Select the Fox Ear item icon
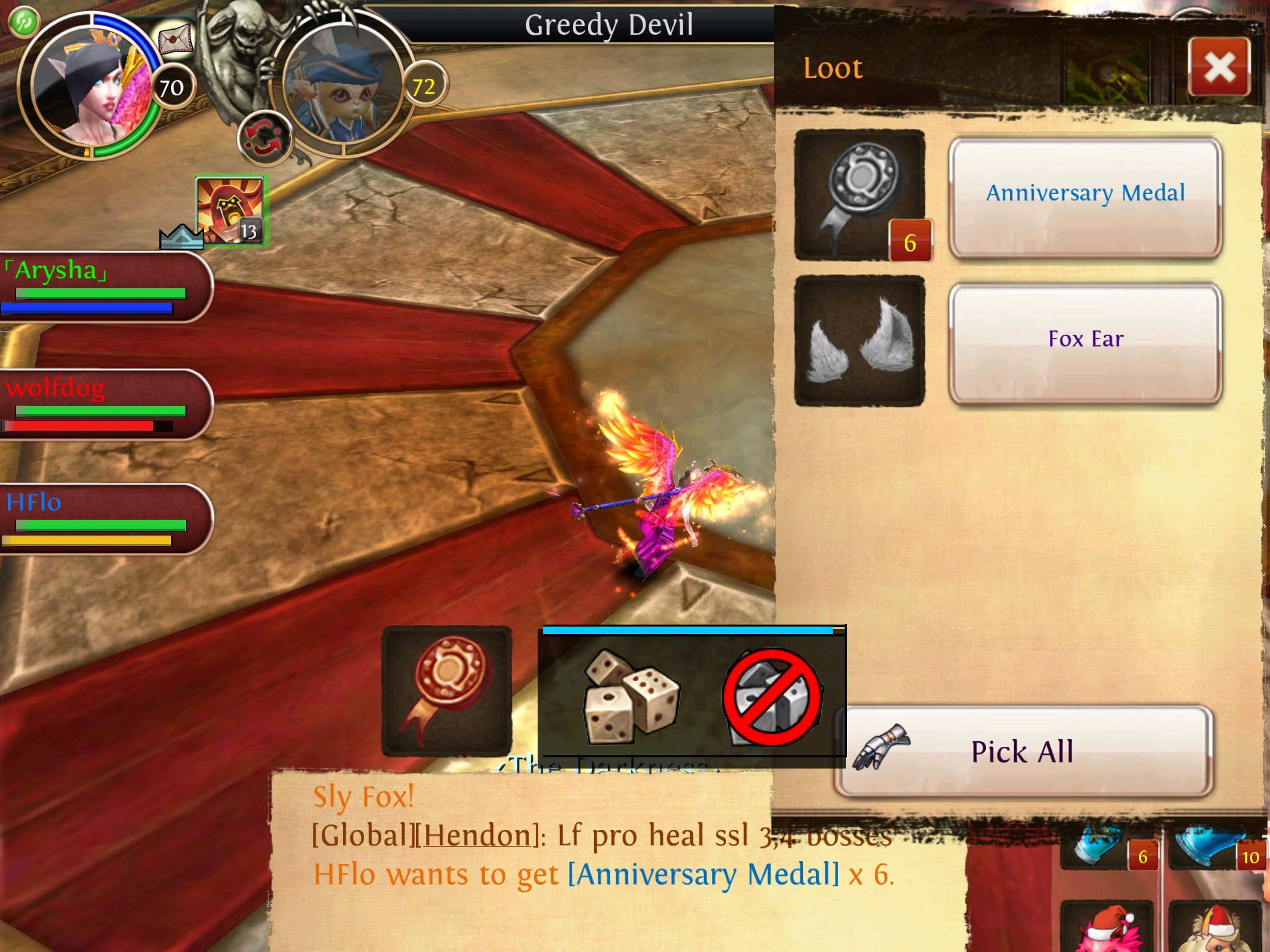Image resolution: width=1270 pixels, height=952 pixels. 859,341
